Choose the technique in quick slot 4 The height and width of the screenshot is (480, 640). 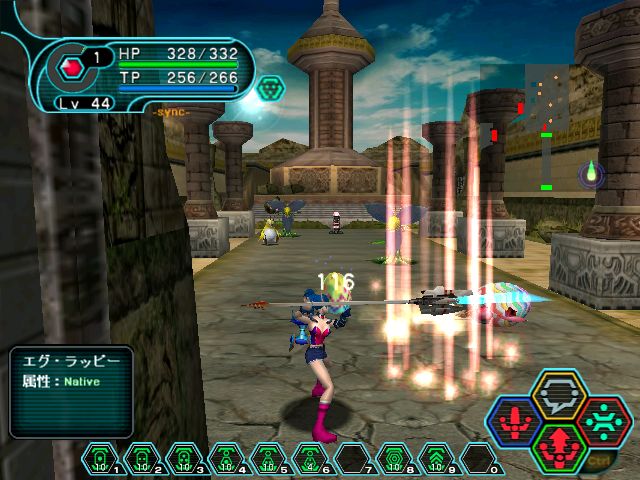[x=226, y=459]
